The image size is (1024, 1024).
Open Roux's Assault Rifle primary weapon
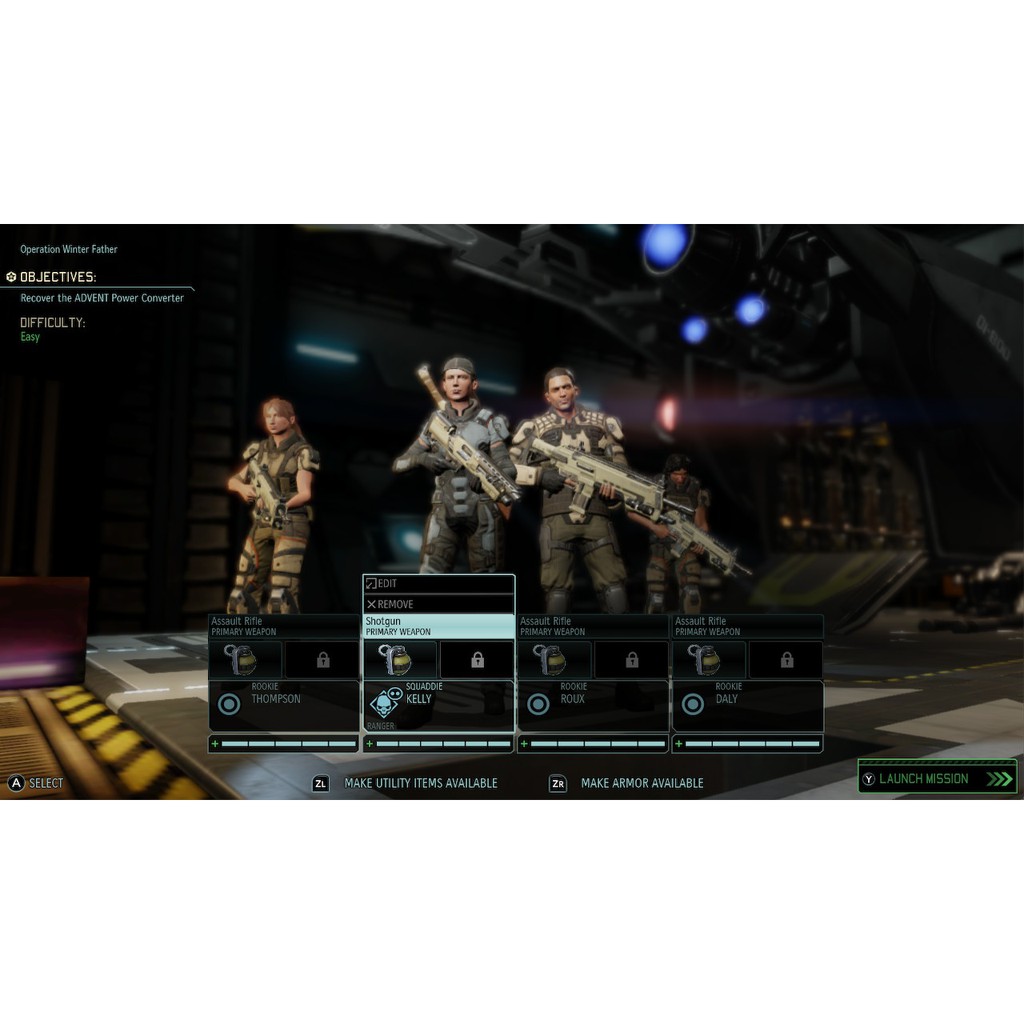point(592,626)
